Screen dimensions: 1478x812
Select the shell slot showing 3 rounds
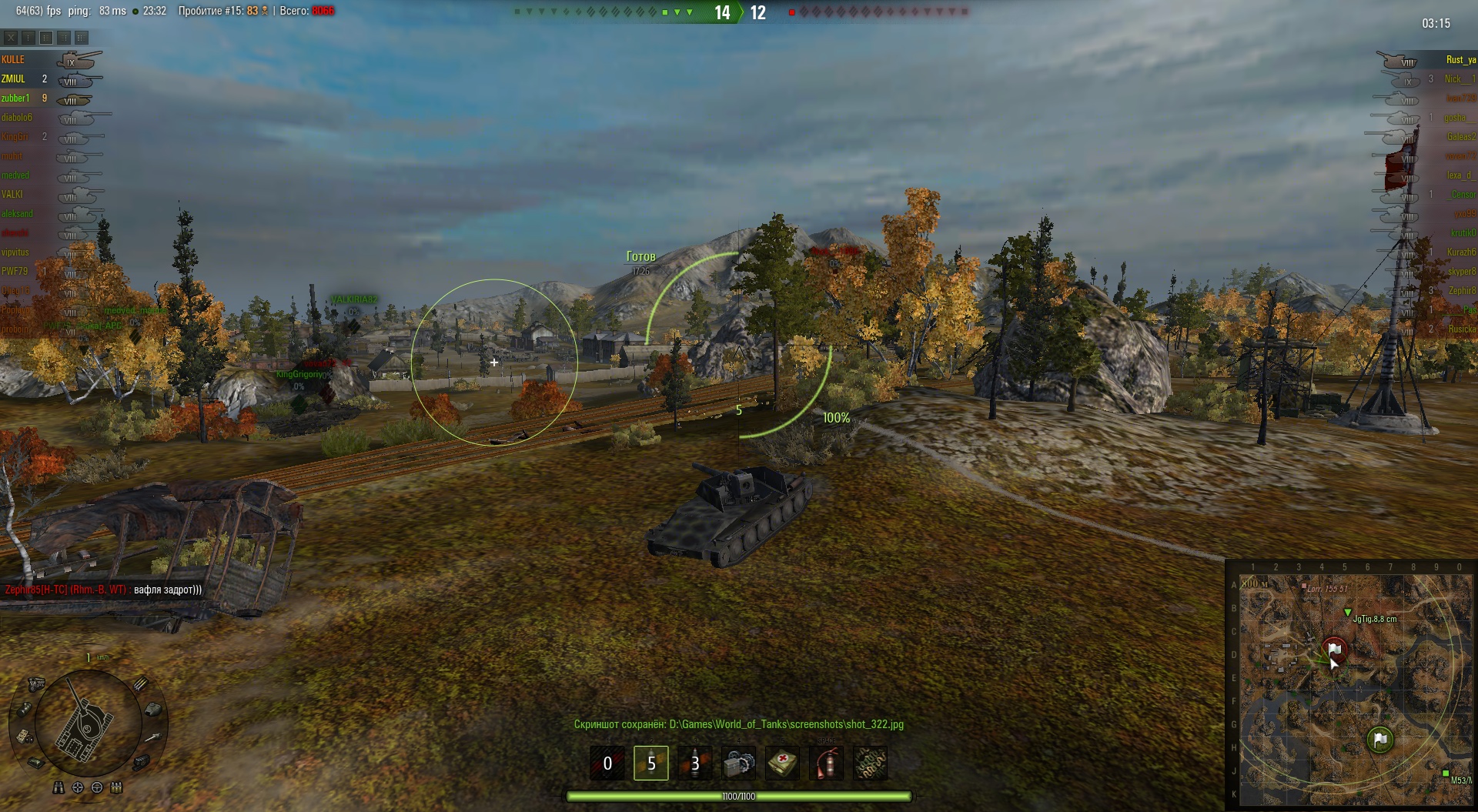tap(694, 763)
